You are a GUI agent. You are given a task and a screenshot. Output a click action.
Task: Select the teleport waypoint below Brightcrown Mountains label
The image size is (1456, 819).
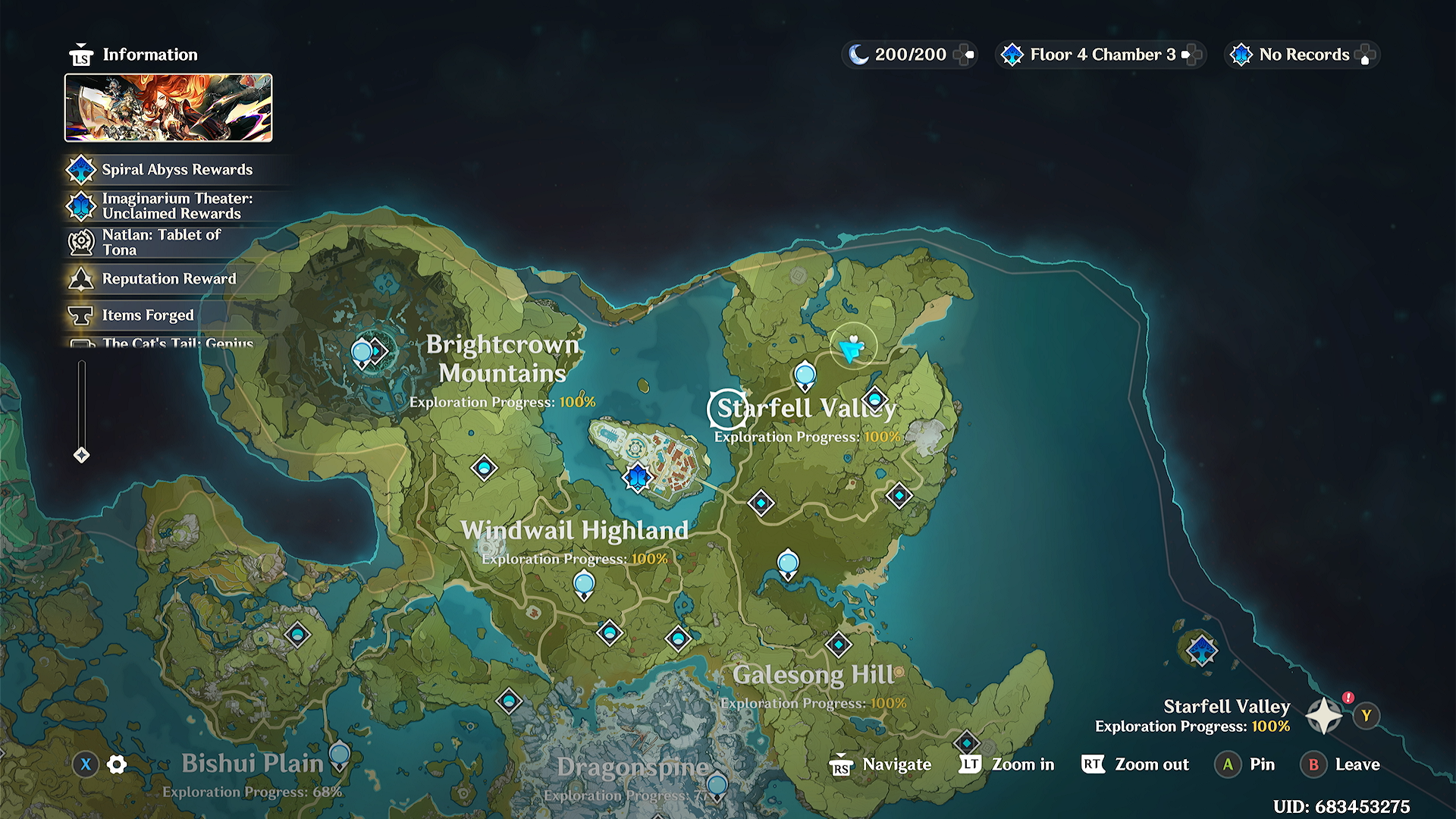pos(484,468)
